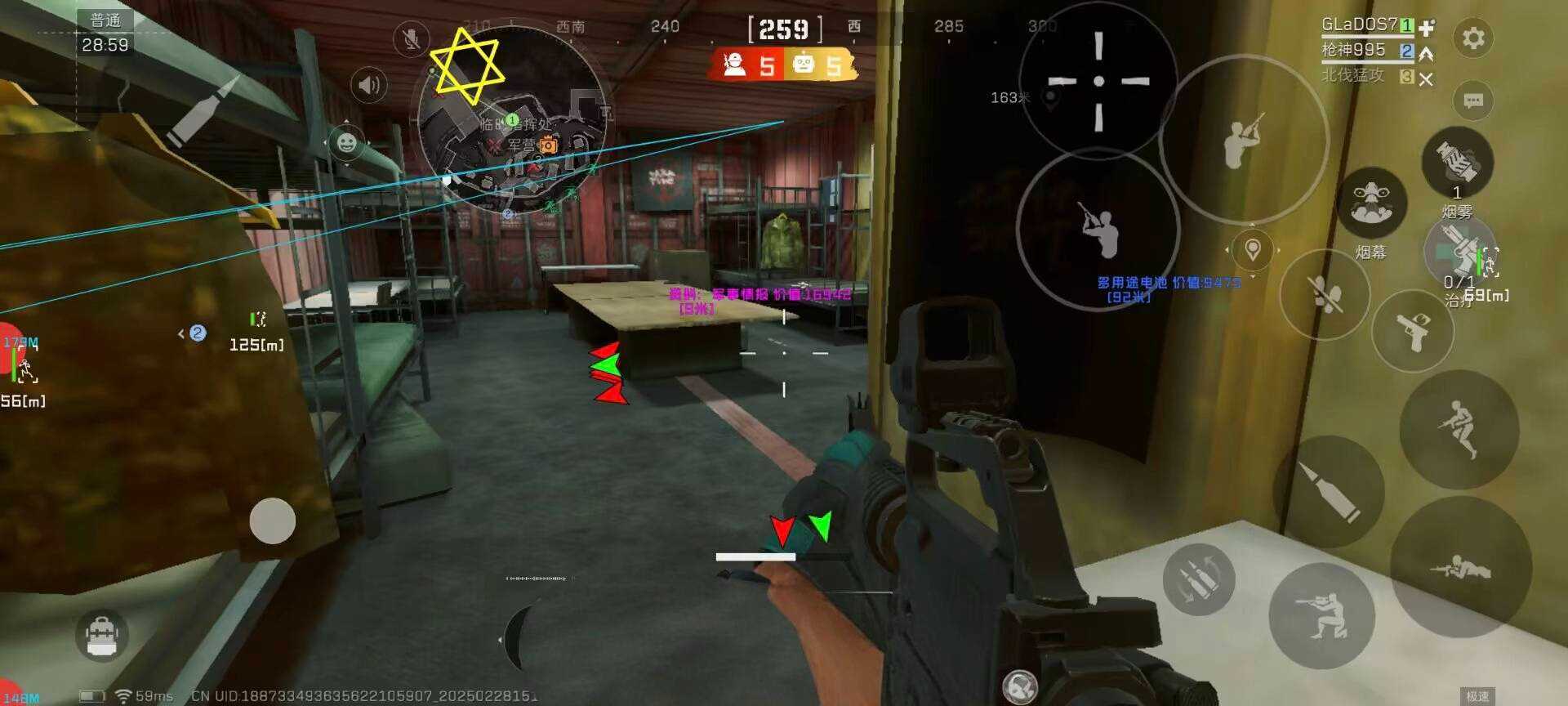Open the backpack inventory
1568x706 pixels.
tap(102, 635)
